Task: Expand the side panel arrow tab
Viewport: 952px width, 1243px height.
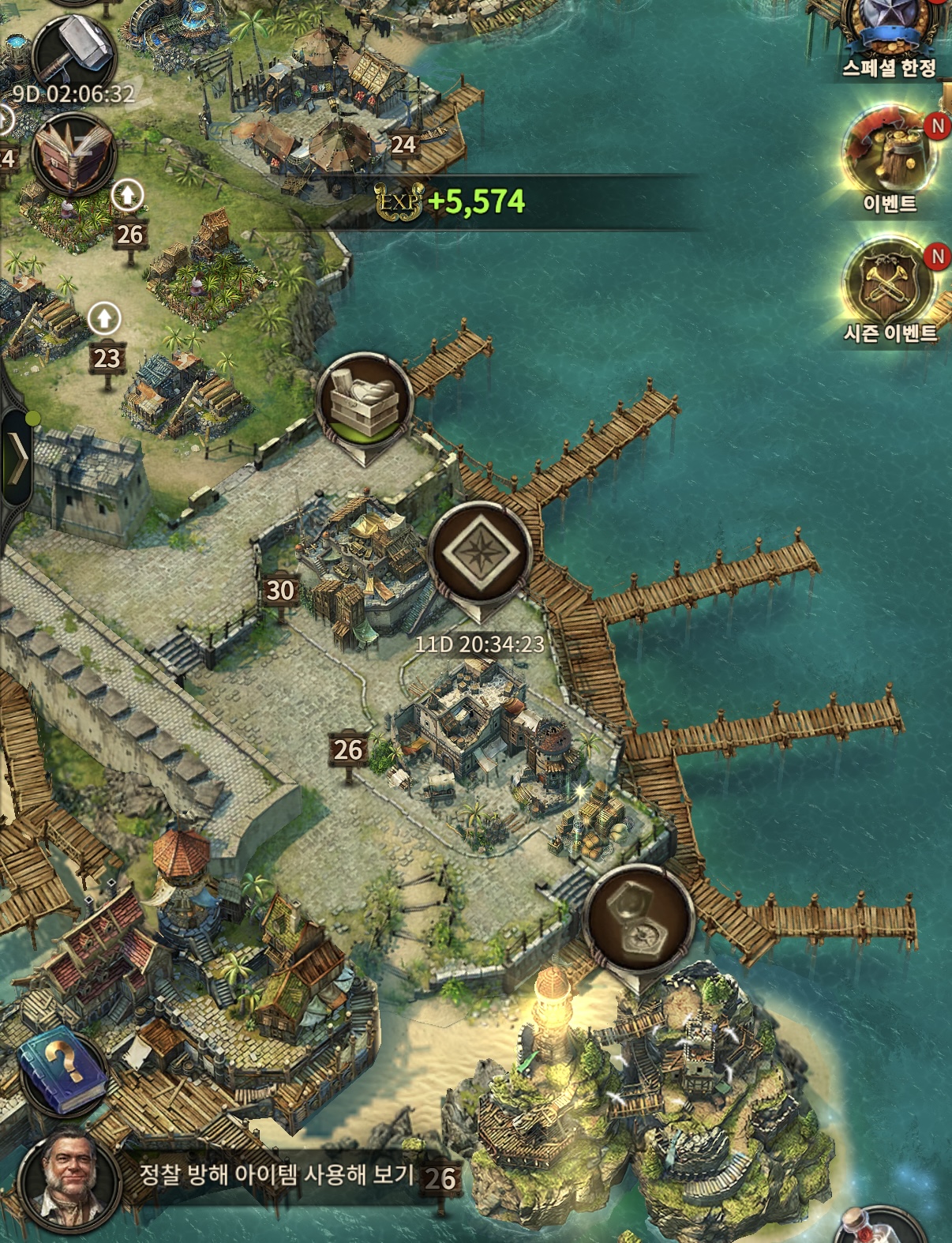Action: [17, 457]
